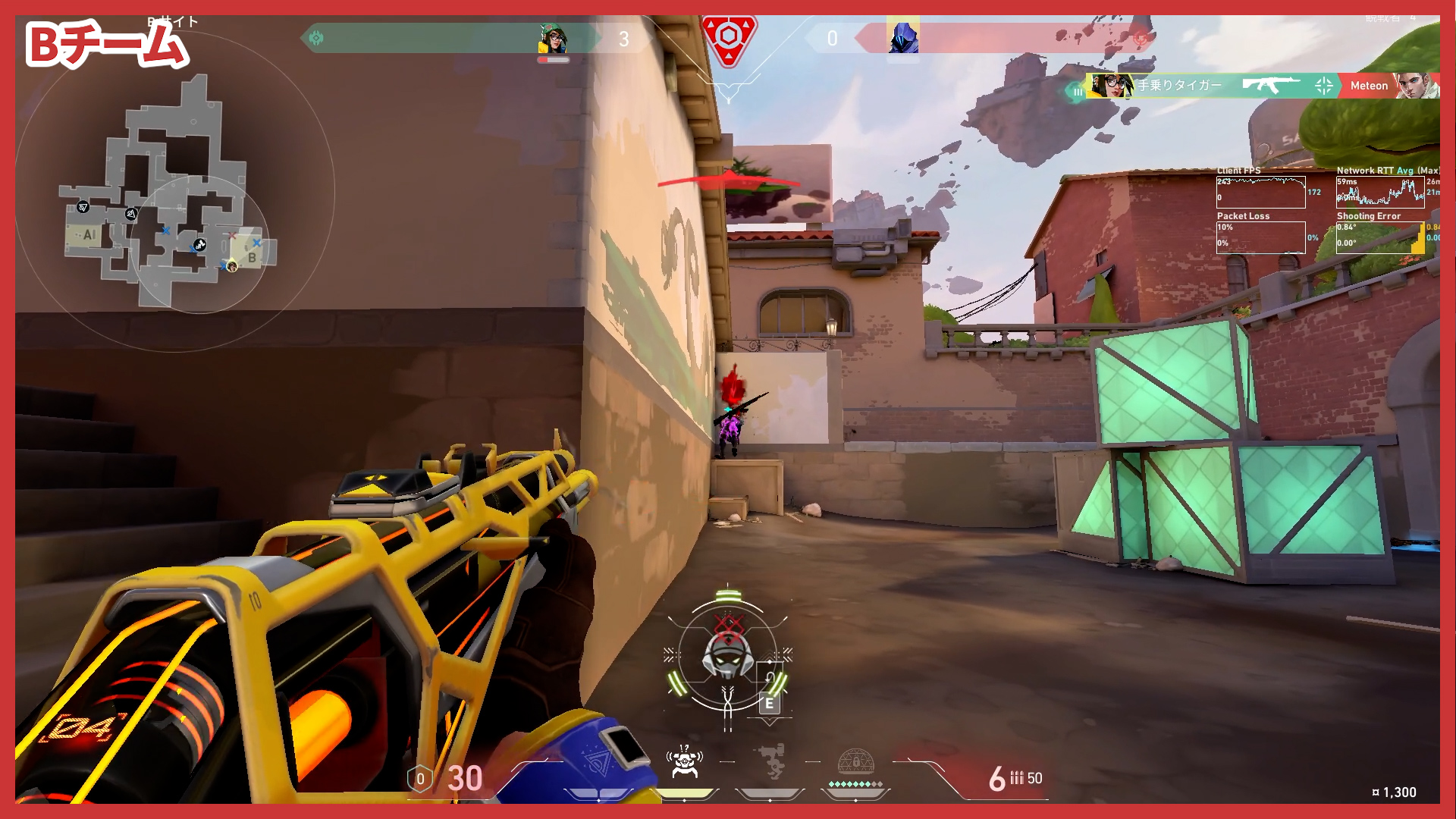Activate Killjoy's Lockdown ultimate icon
This screenshot has height=819, width=1456.
pos(855,762)
